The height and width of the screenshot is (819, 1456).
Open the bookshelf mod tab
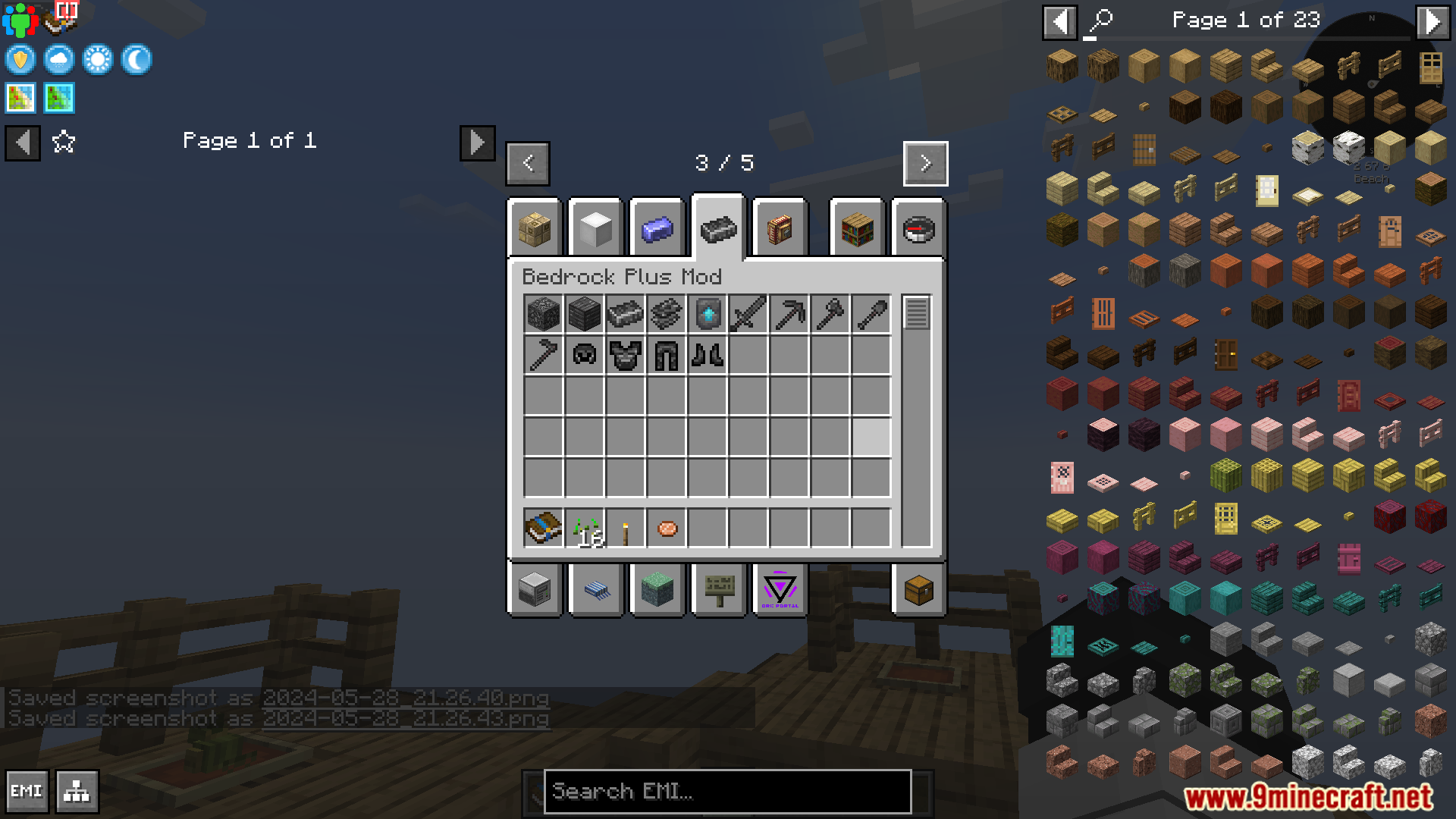[856, 227]
